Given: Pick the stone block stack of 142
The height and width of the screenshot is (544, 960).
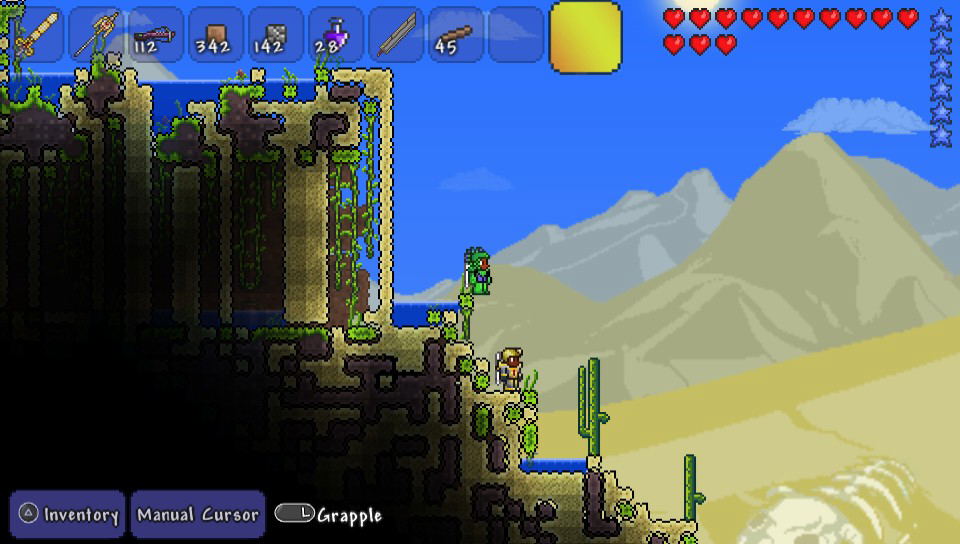Looking at the screenshot, I should click(277, 35).
